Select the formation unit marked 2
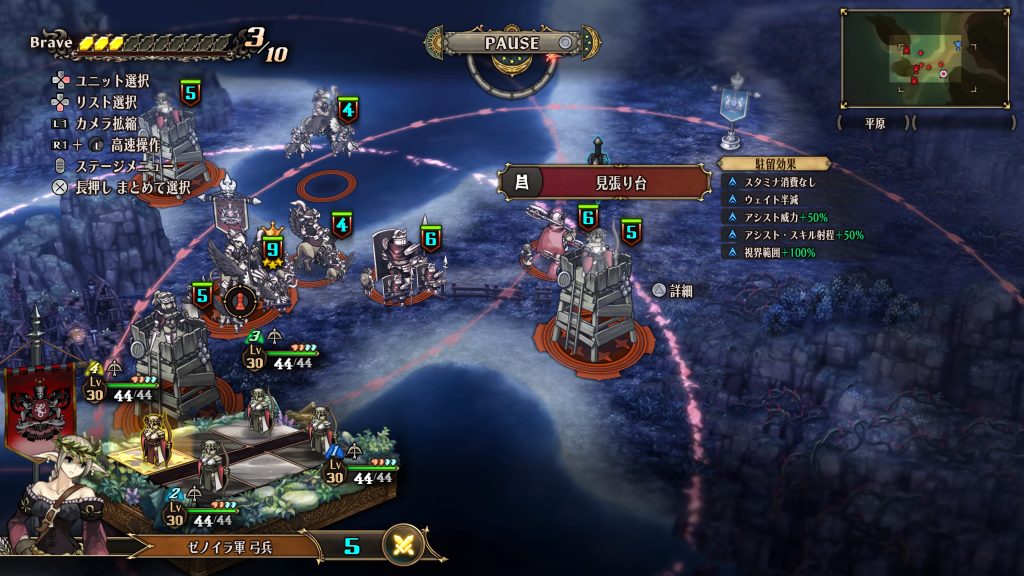The height and width of the screenshot is (576, 1024). (x=211, y=465)
